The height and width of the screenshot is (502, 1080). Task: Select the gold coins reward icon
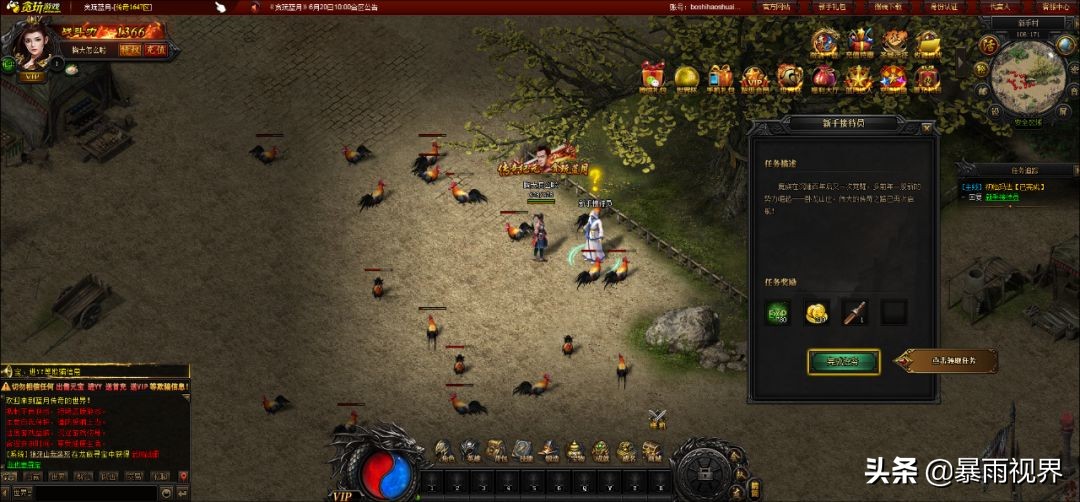click(x=816, y=313)
